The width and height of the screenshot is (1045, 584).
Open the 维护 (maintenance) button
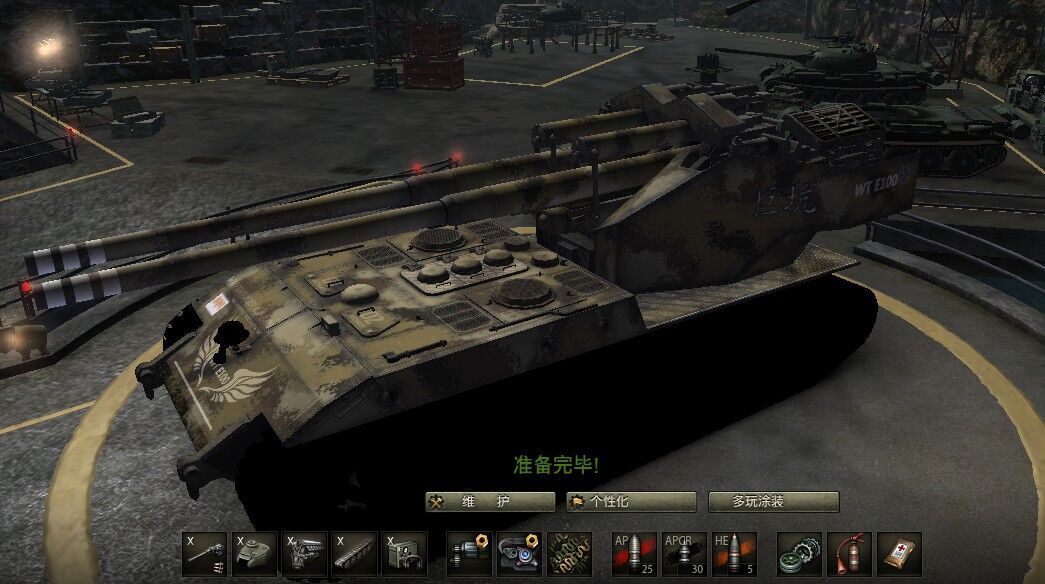[490, 502]
